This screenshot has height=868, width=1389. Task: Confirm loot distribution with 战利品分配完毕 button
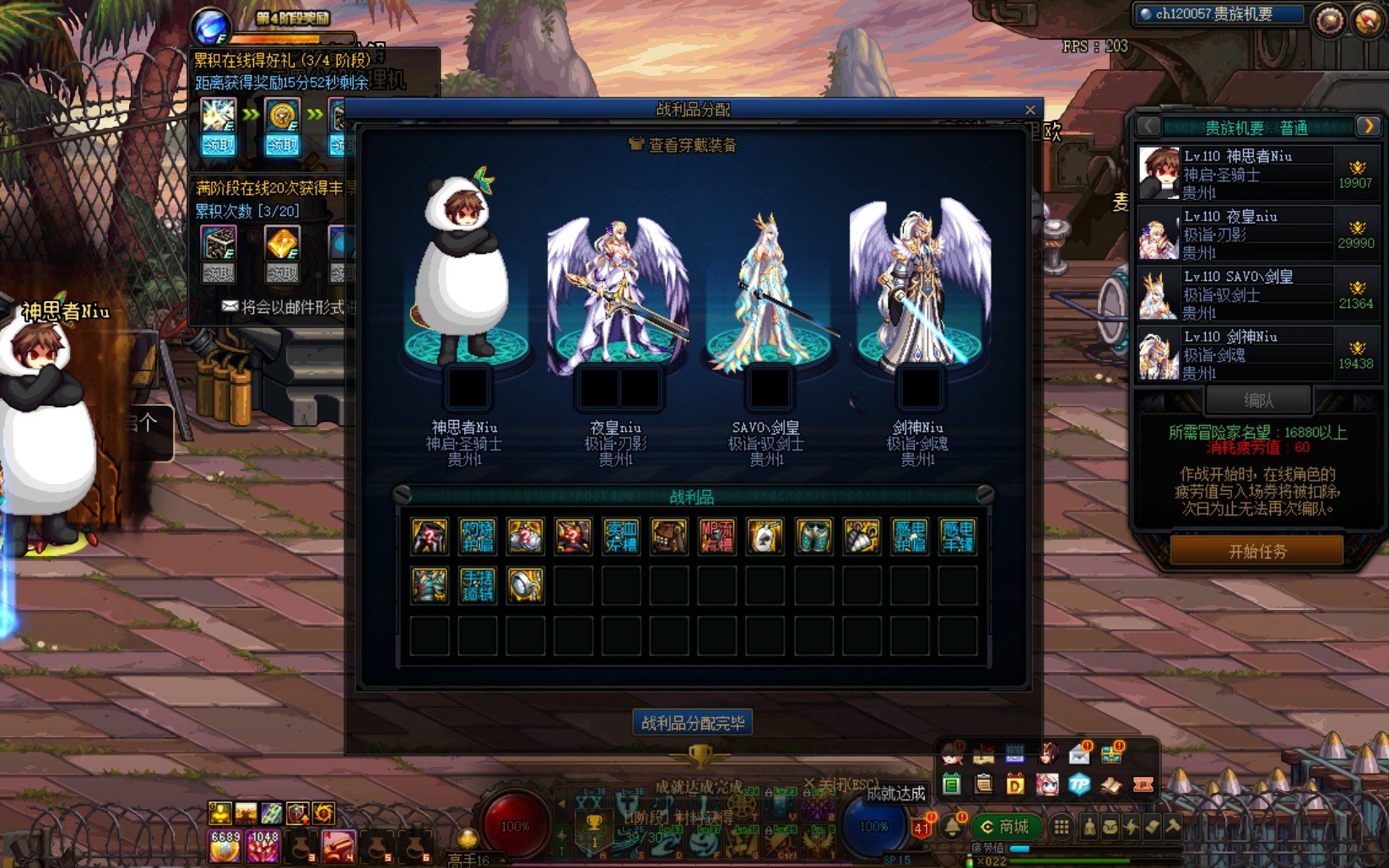click(693, 723)
